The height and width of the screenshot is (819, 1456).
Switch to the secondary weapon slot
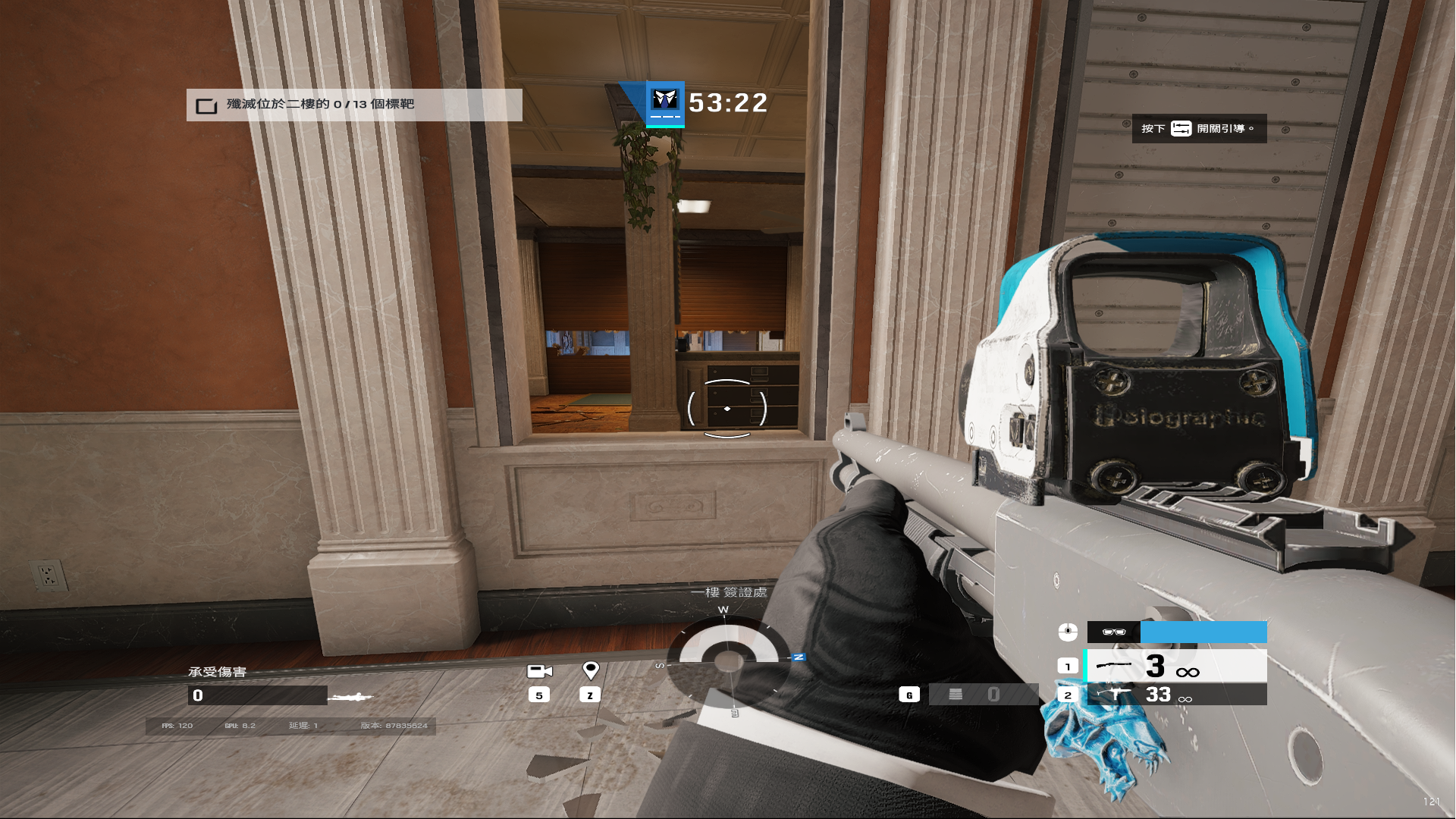(1176, 695)
